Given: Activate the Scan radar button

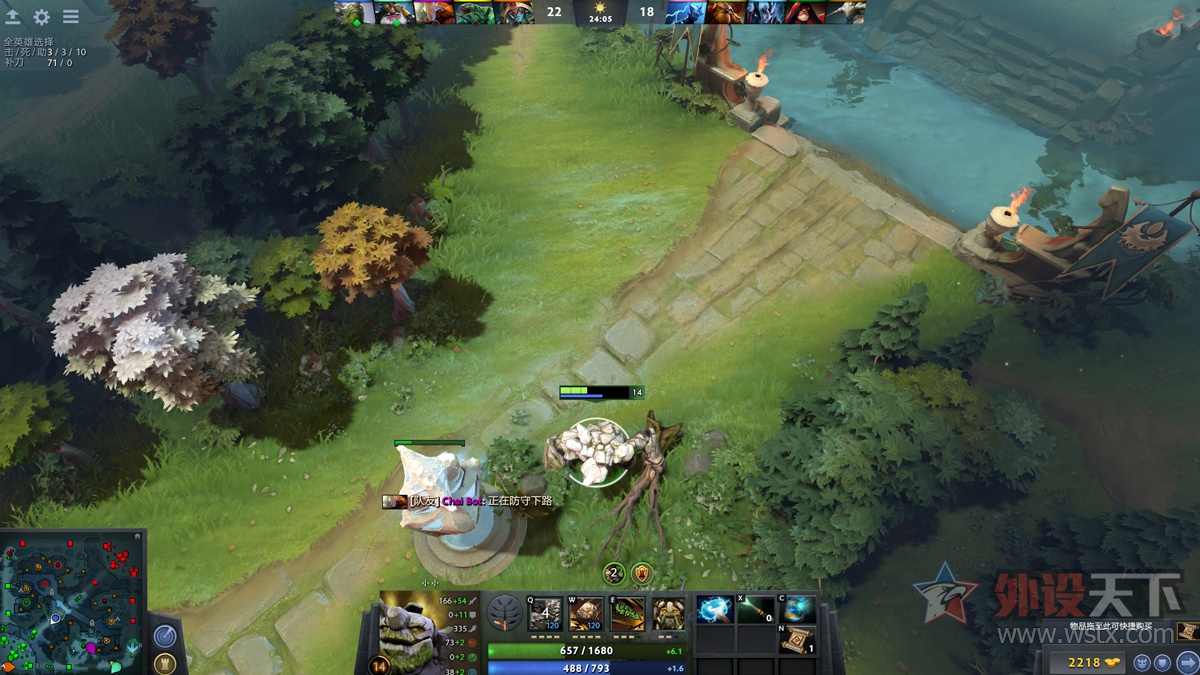Looking at the screenshot, I should [x=165, y=635].
